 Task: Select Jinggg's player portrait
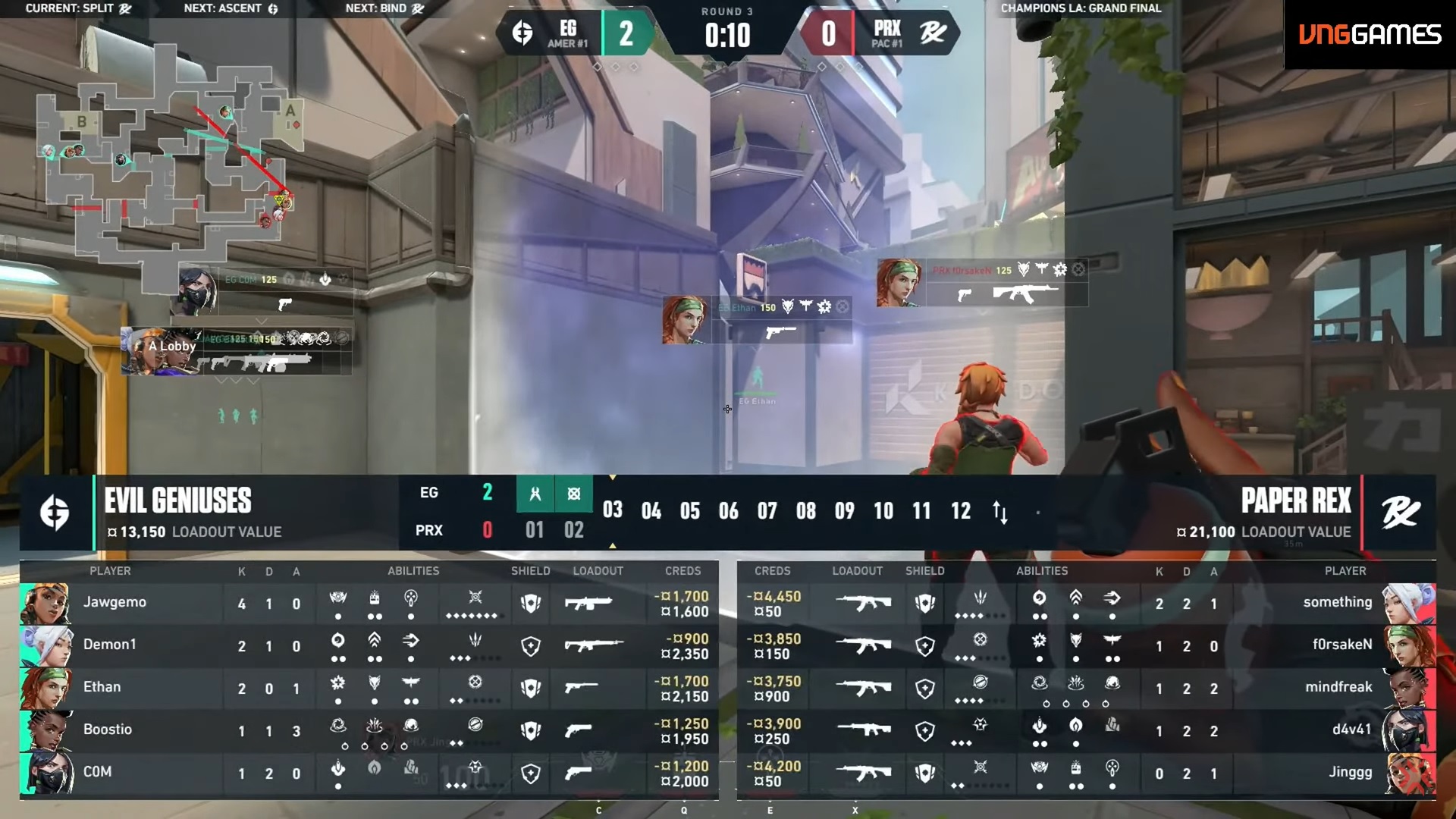click(1408, 773)
